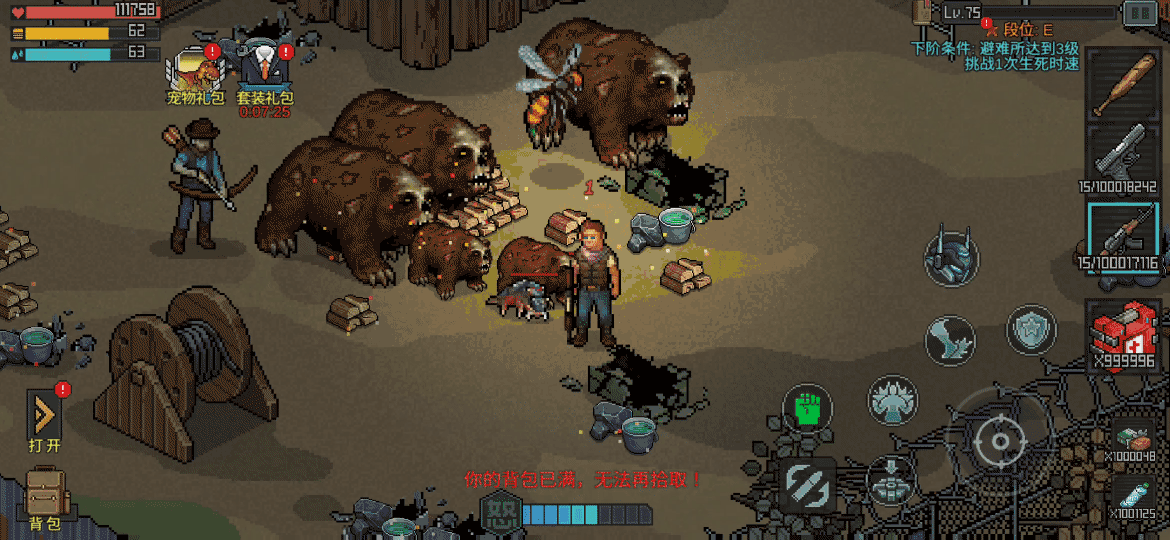Select the pistol weapon slot
Viewport: 1170px width, 540px height.
pyautogui.click(x=1122, y=155)
